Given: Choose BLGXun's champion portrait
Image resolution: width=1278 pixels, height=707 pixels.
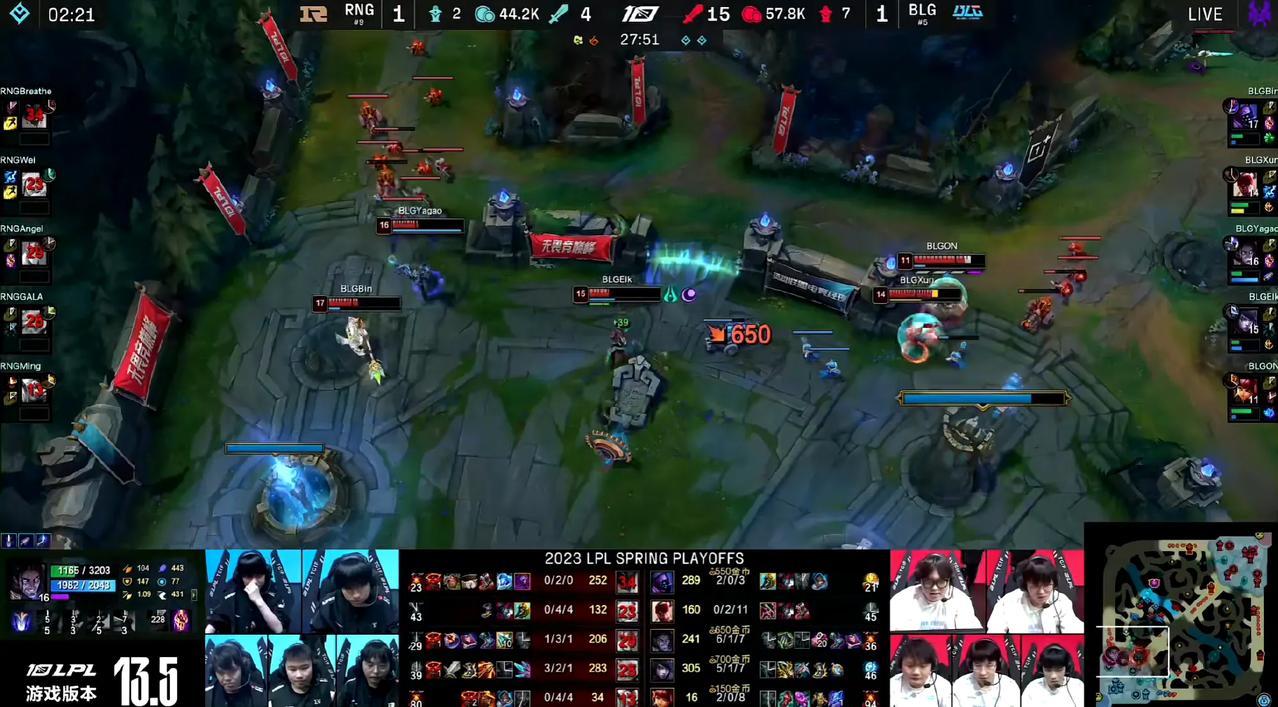Looking at the screenshot, I should [x=1247, y=186].
